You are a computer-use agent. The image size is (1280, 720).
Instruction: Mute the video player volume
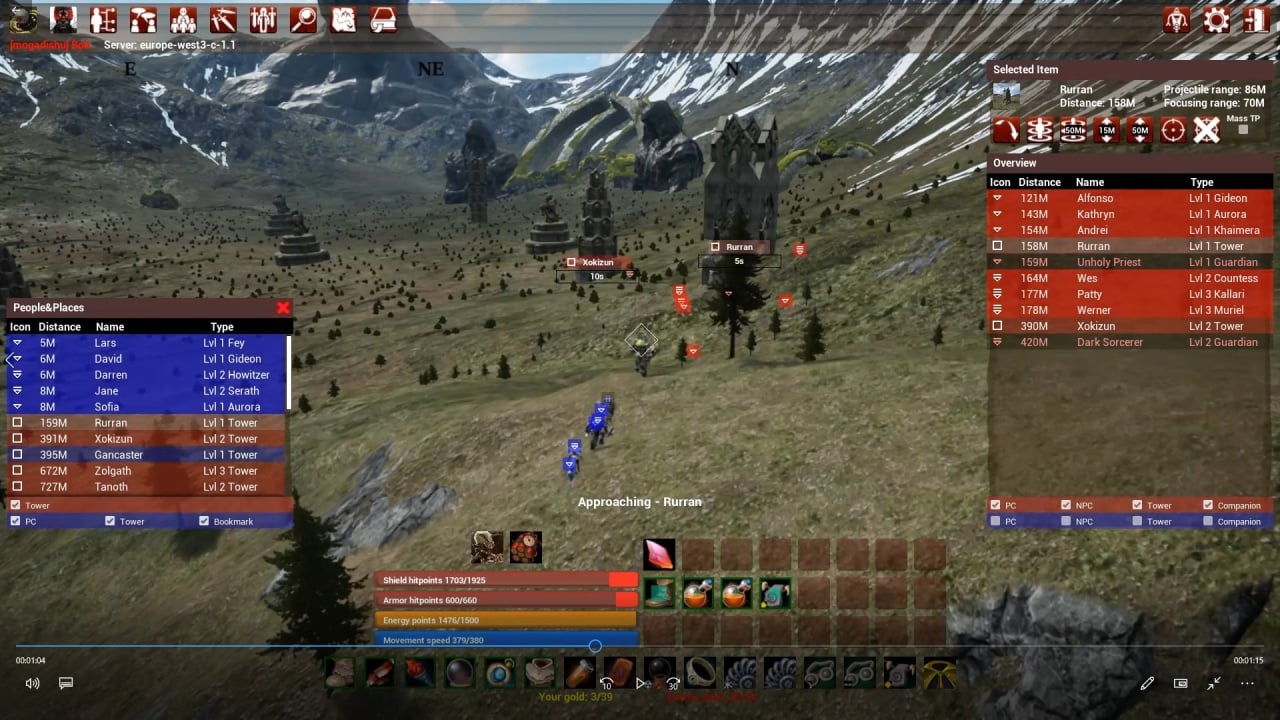tap(32, 683)
